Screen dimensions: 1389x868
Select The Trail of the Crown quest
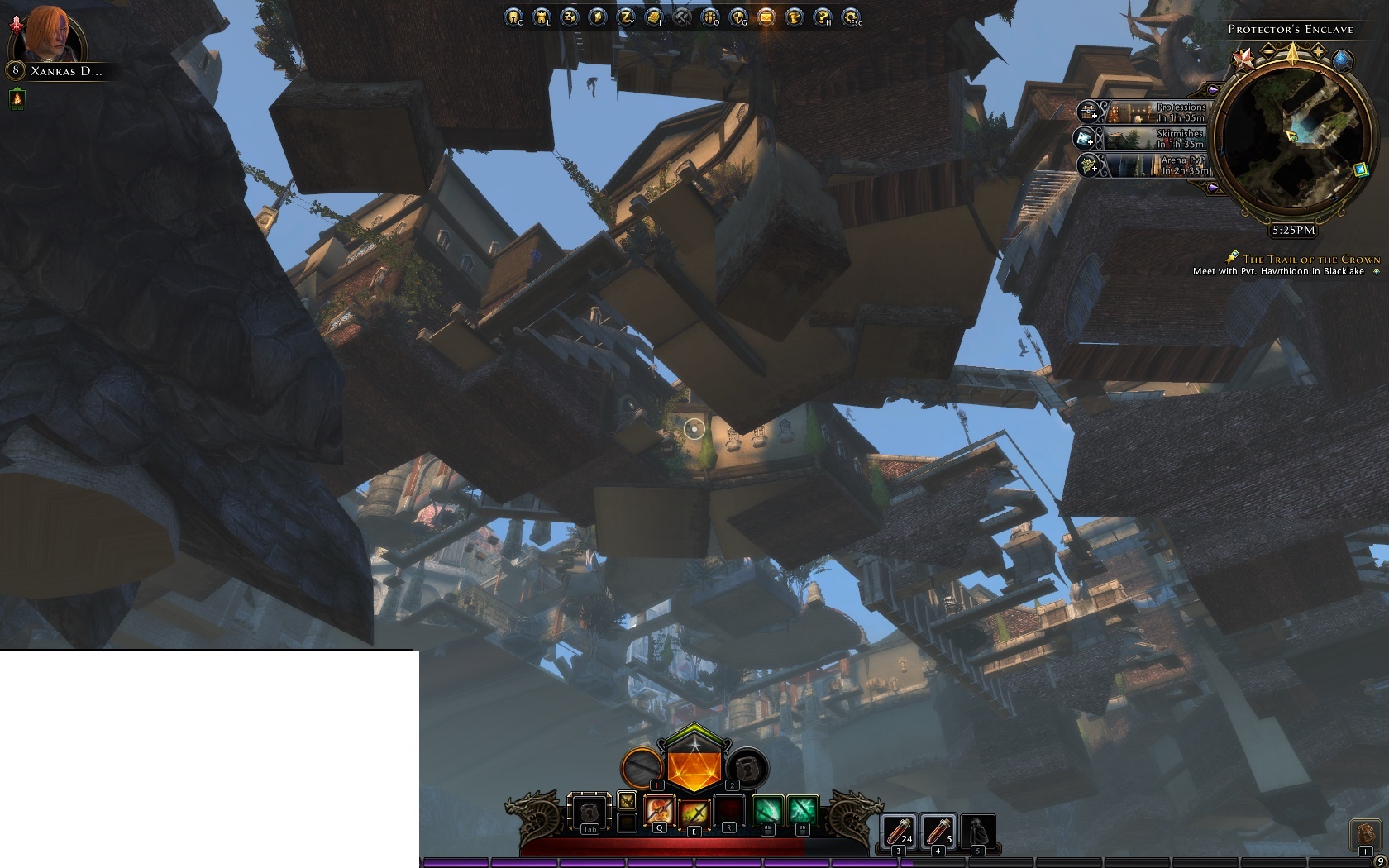[x=1311, y=259]
